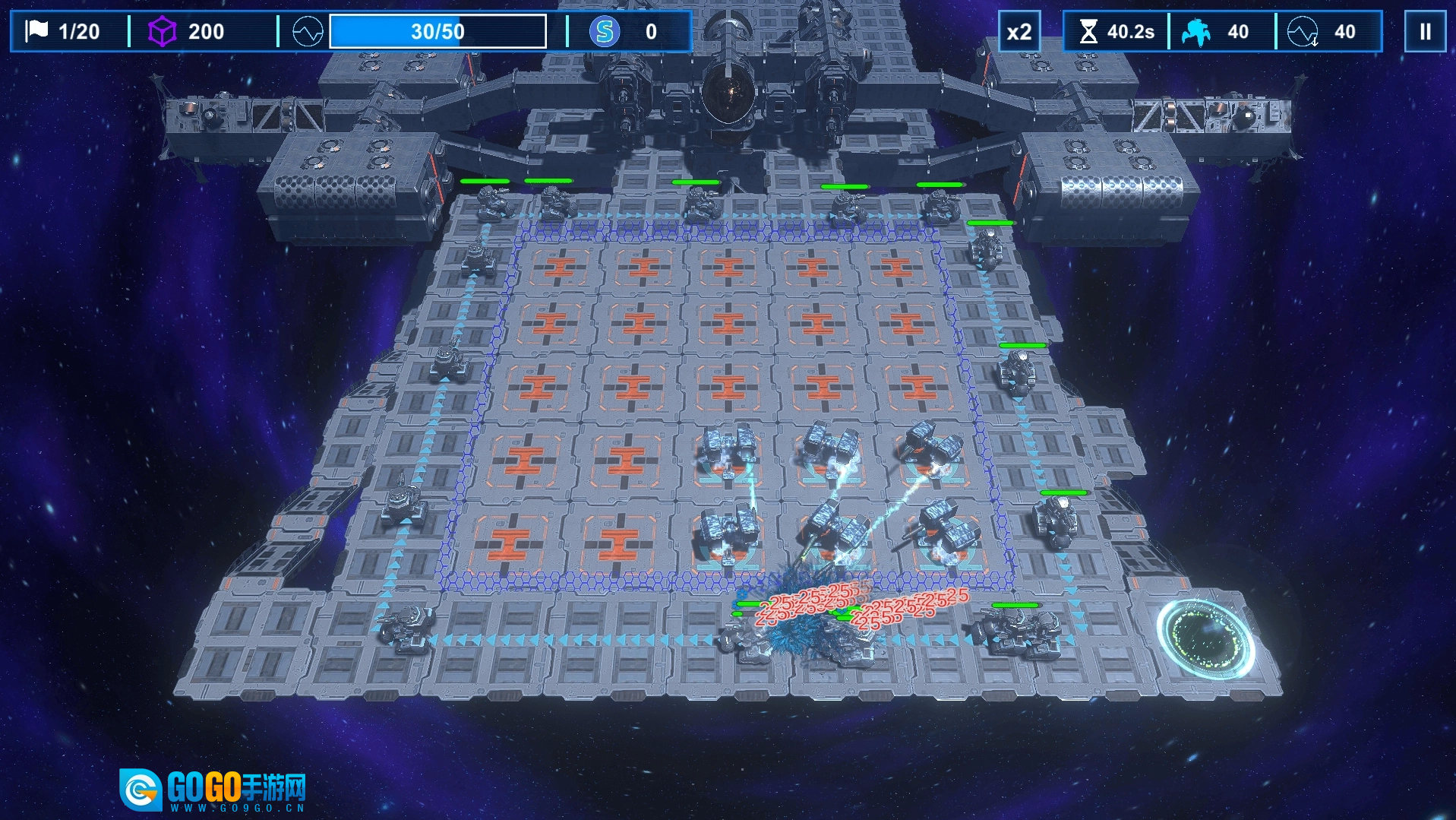Pause the game
The width and height of the screenshot is (1456, 820).
click(x=1425, y=32)
